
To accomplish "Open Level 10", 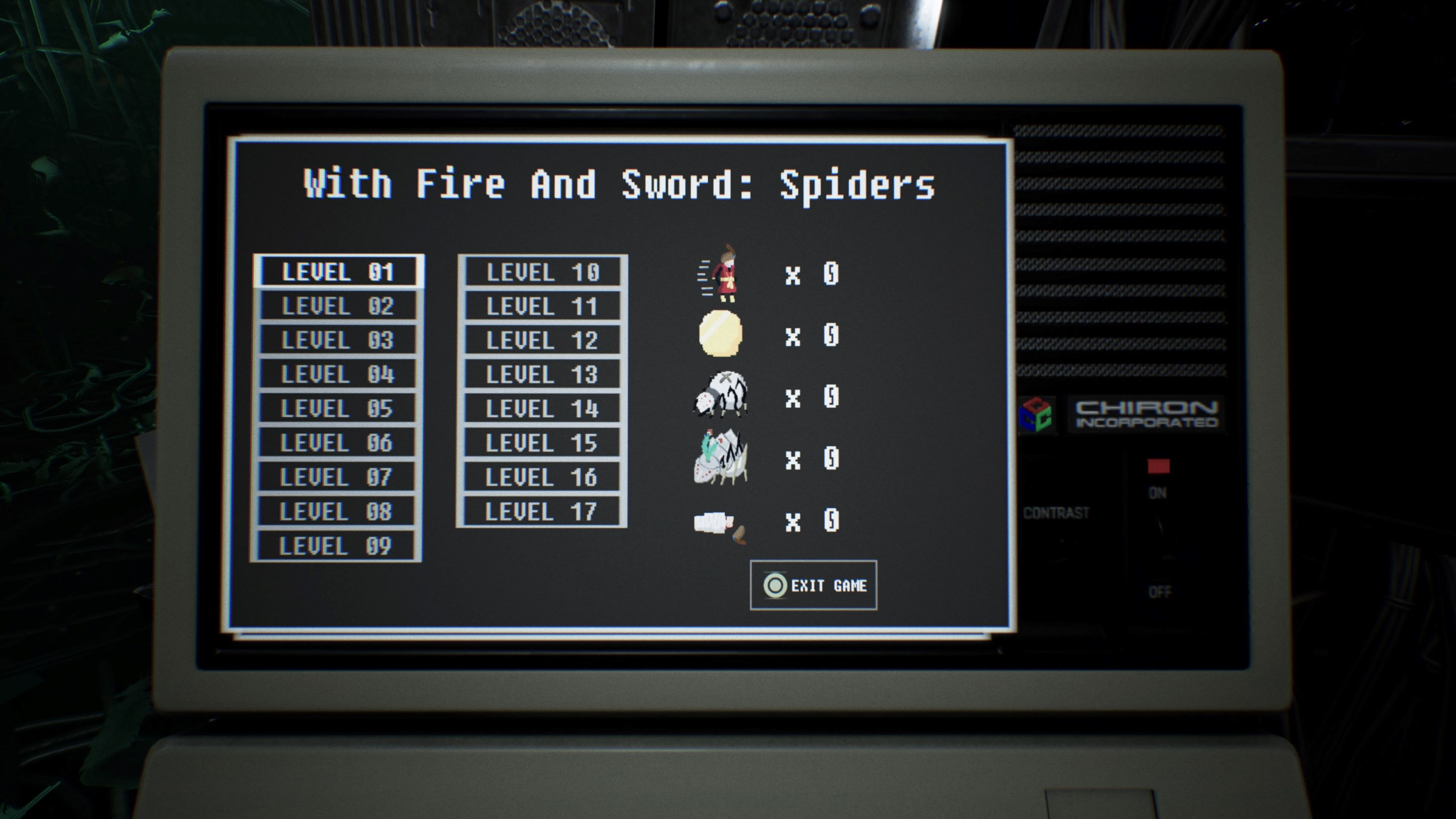I will (x=543, y=273).
